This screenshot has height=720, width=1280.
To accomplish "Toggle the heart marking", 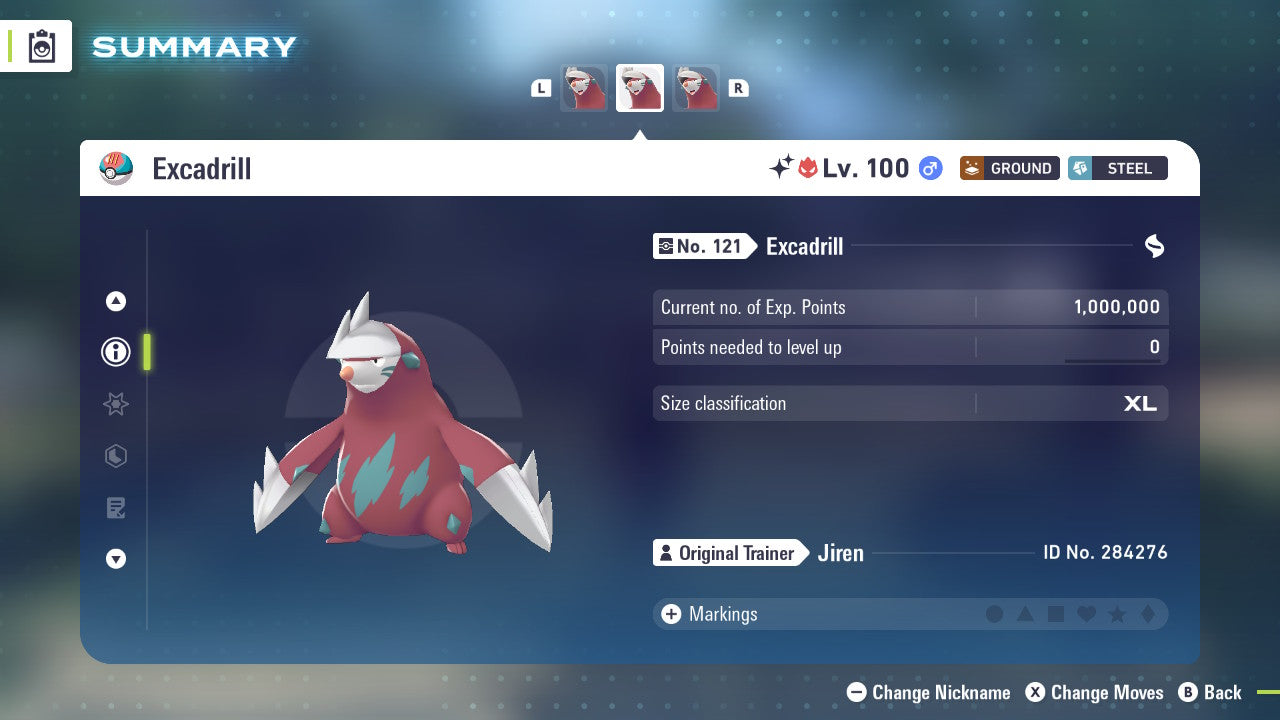I will point(1085,614).
